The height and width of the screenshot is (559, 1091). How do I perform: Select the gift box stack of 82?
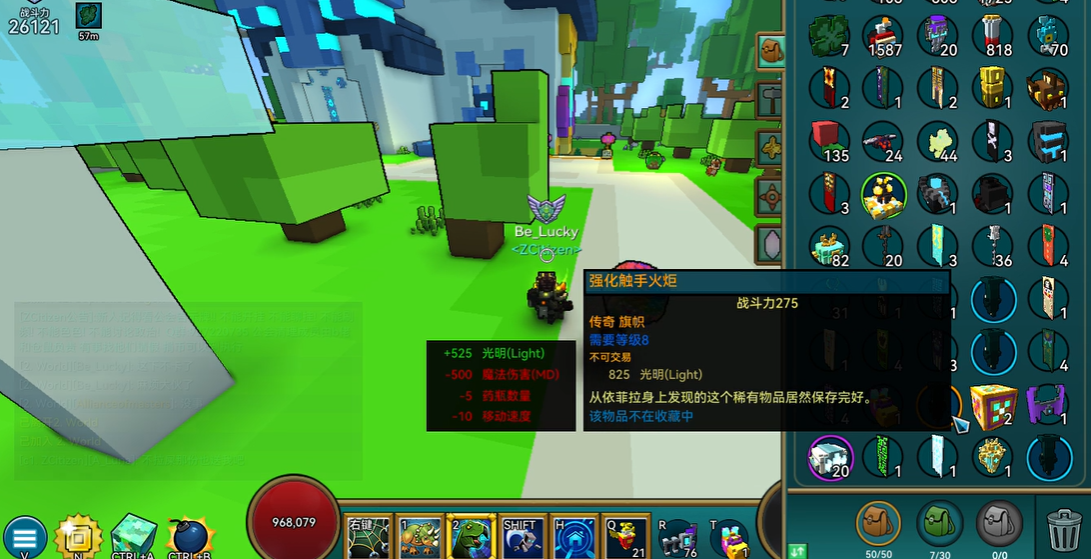(x=829, y=246)
